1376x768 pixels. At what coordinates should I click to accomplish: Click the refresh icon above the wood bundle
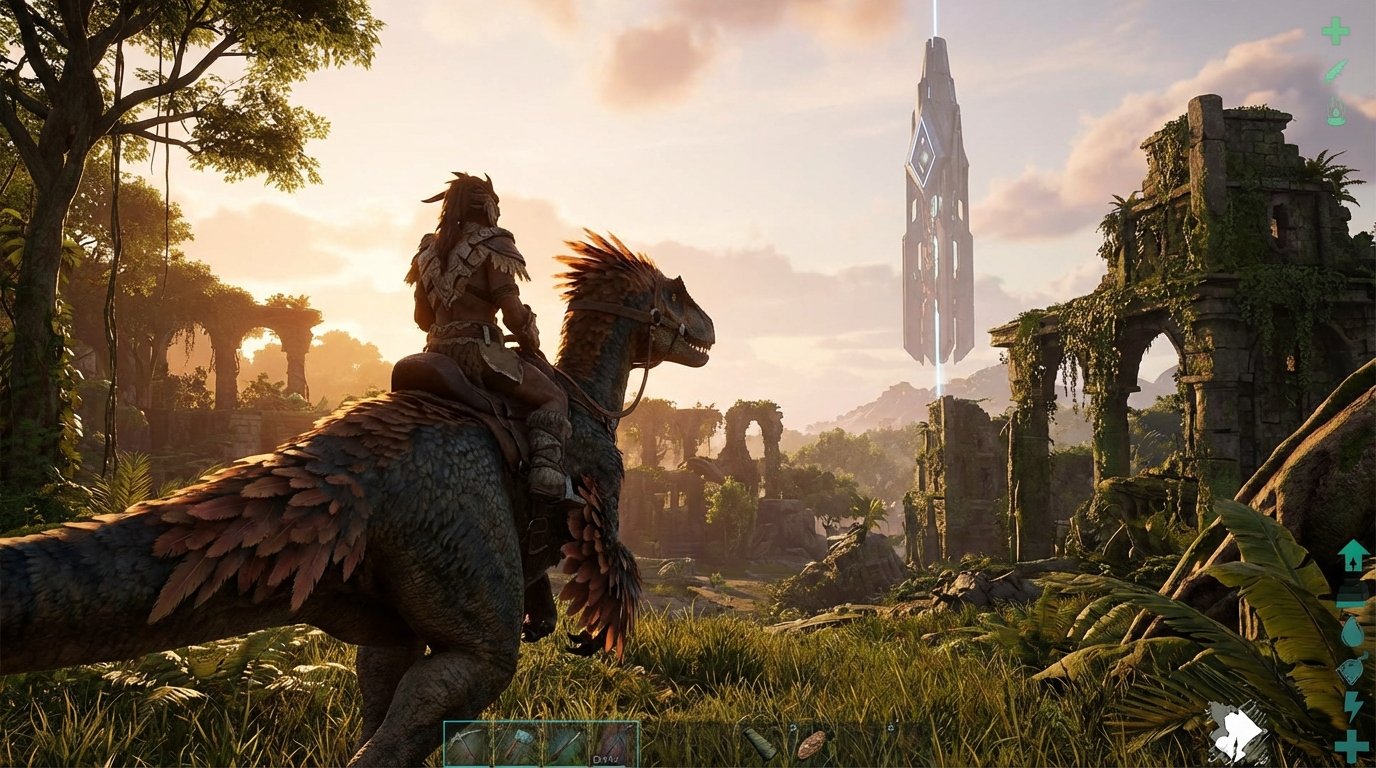tap(792, 726)
